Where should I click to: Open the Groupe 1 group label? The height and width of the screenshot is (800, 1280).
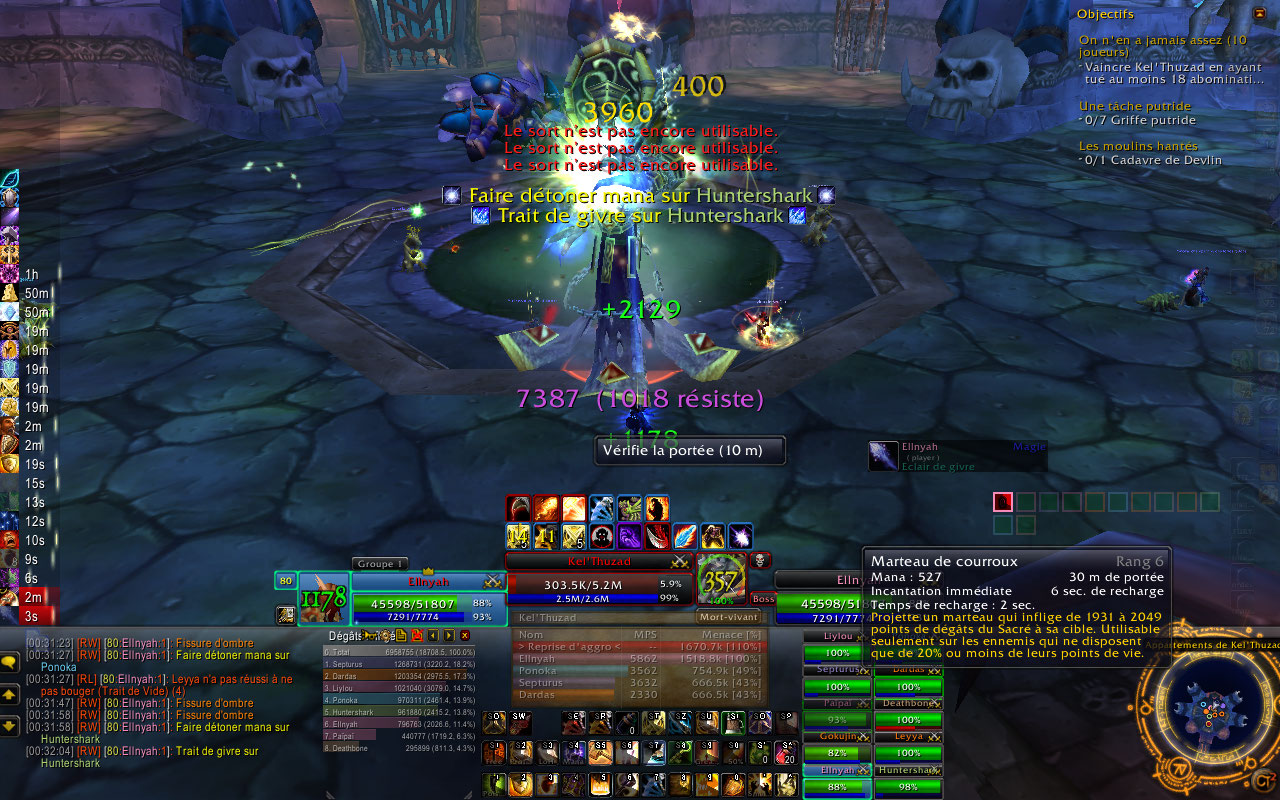(380, 564)
